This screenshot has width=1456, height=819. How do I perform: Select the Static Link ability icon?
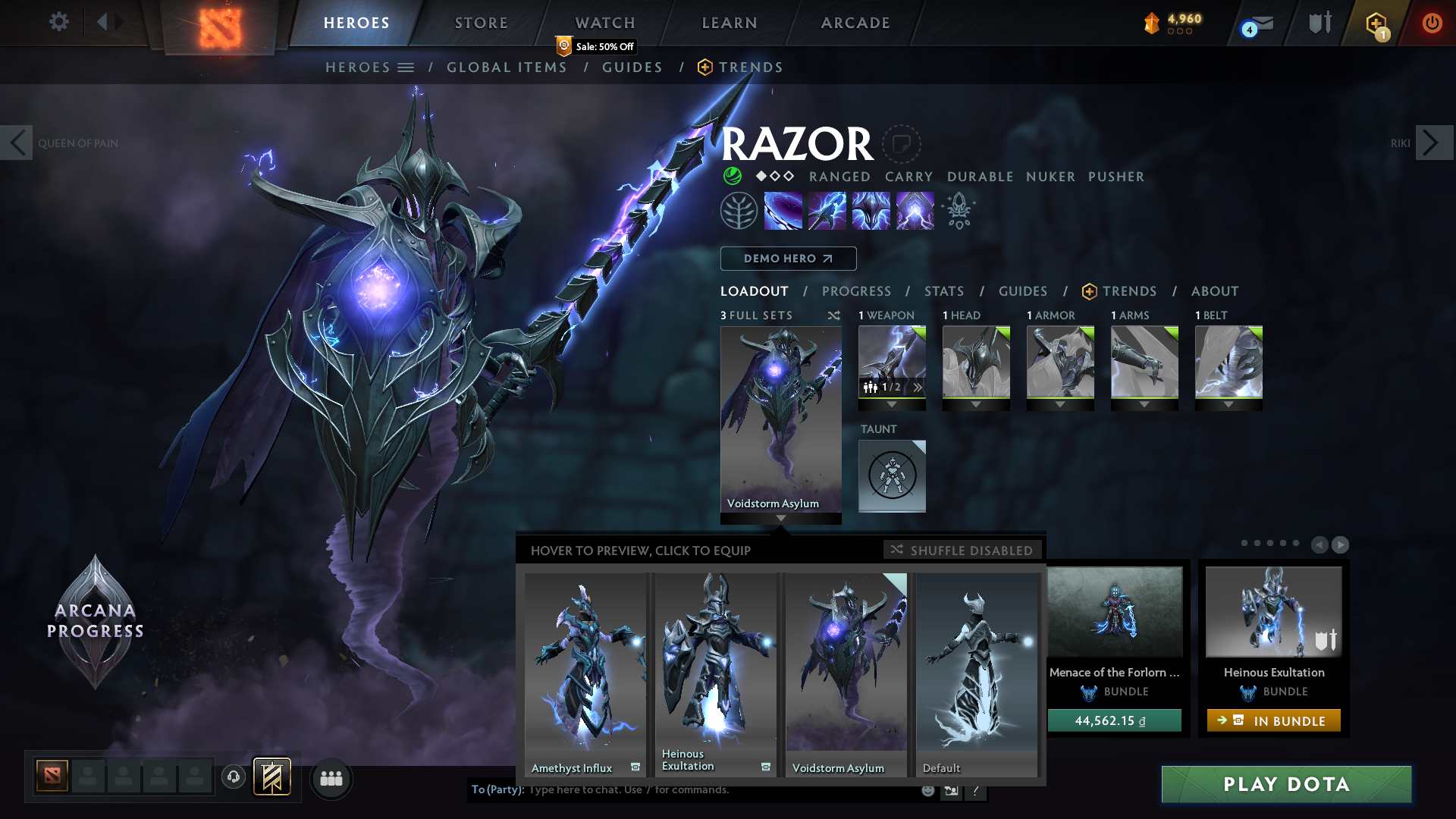[x=827, y=210]
